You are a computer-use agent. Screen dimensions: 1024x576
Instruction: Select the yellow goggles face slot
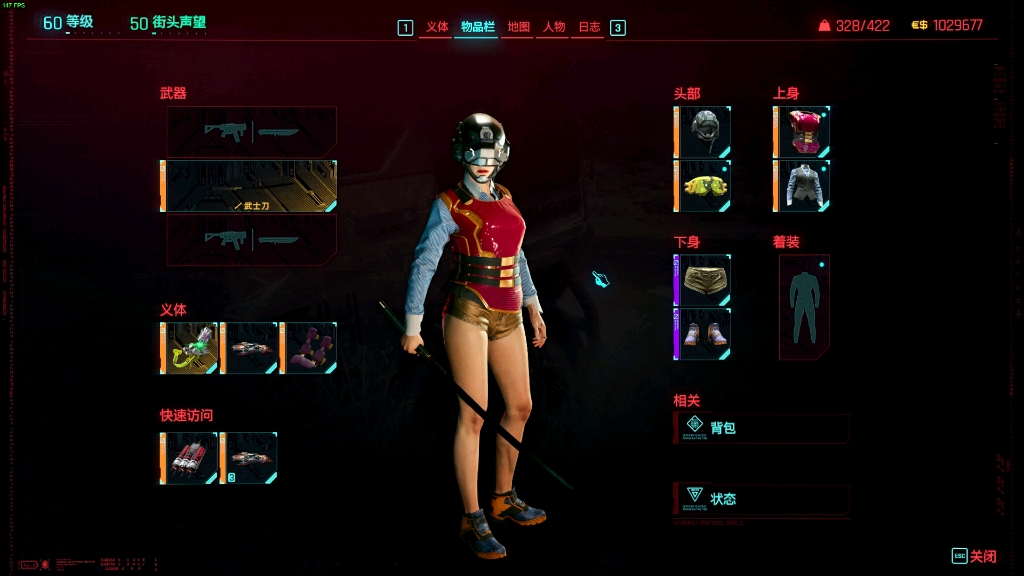tap(704, 186)
